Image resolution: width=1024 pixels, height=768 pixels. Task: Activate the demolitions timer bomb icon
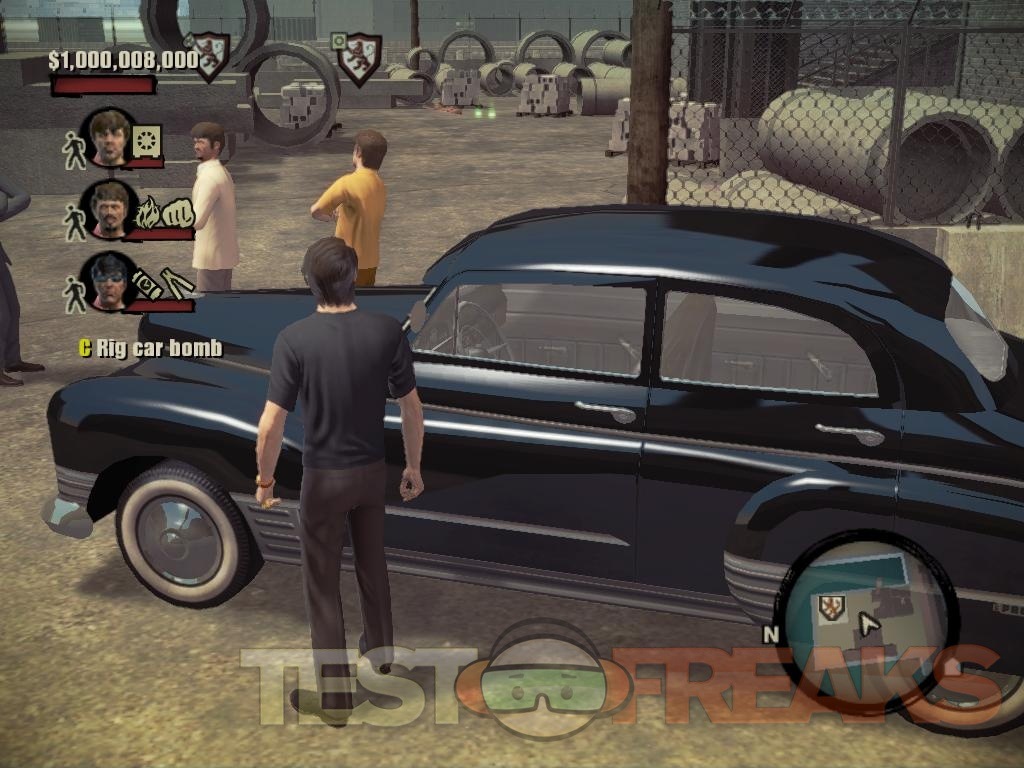pyautogui.click(x=146, y=282)
